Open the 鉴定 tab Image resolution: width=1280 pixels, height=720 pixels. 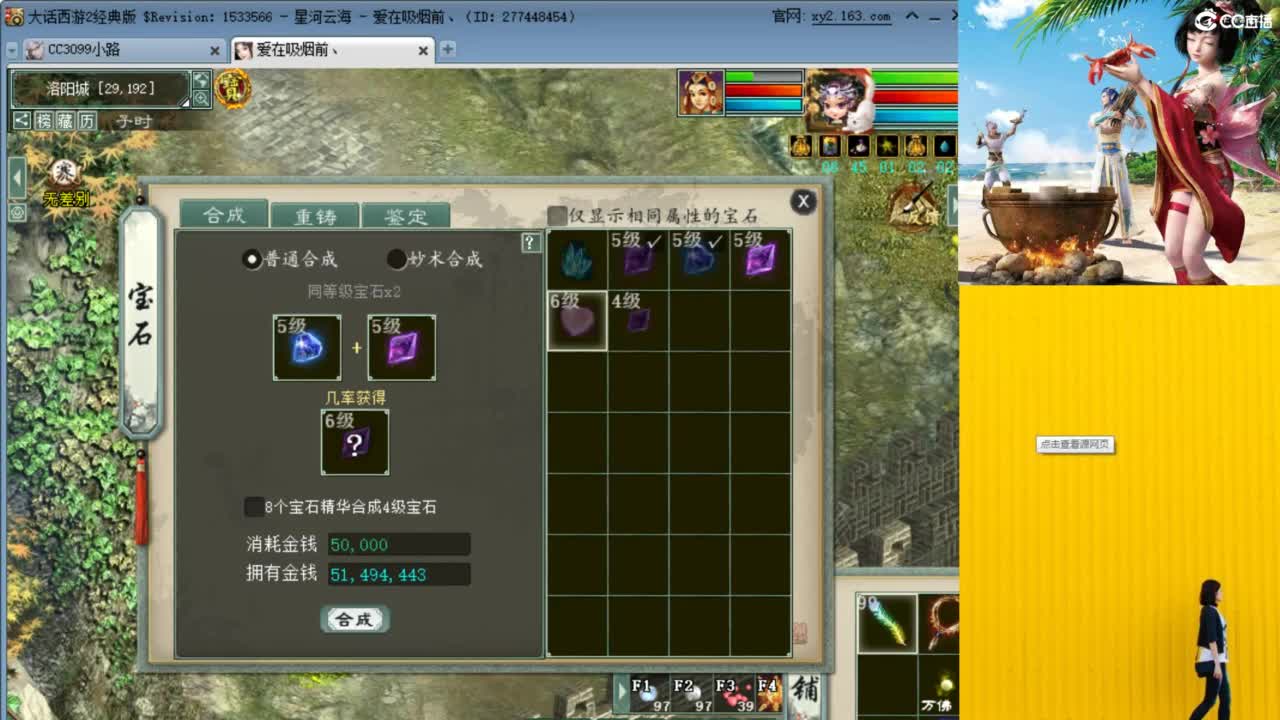pos(405,215)
